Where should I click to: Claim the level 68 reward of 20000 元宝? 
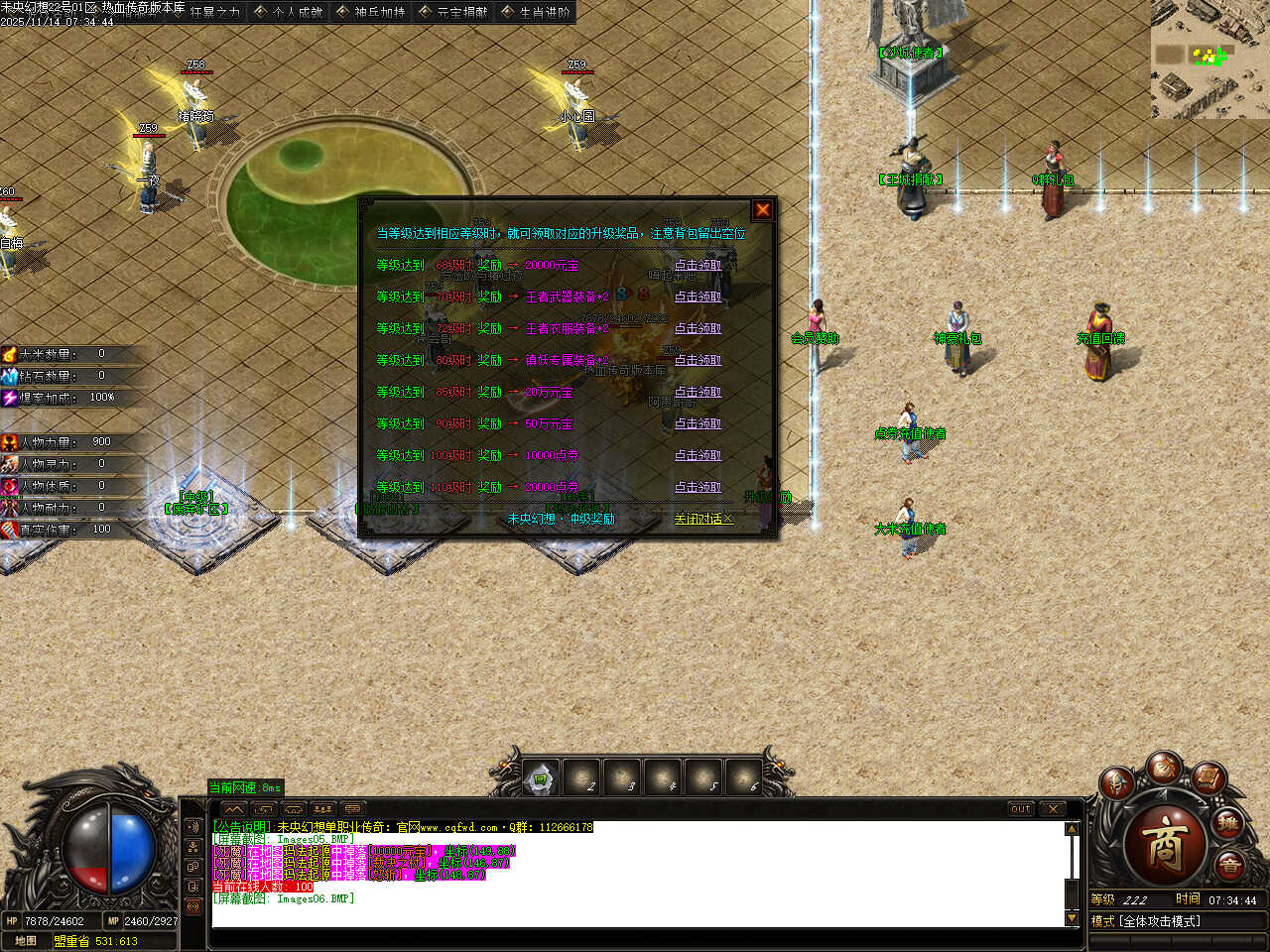point(698,265)
